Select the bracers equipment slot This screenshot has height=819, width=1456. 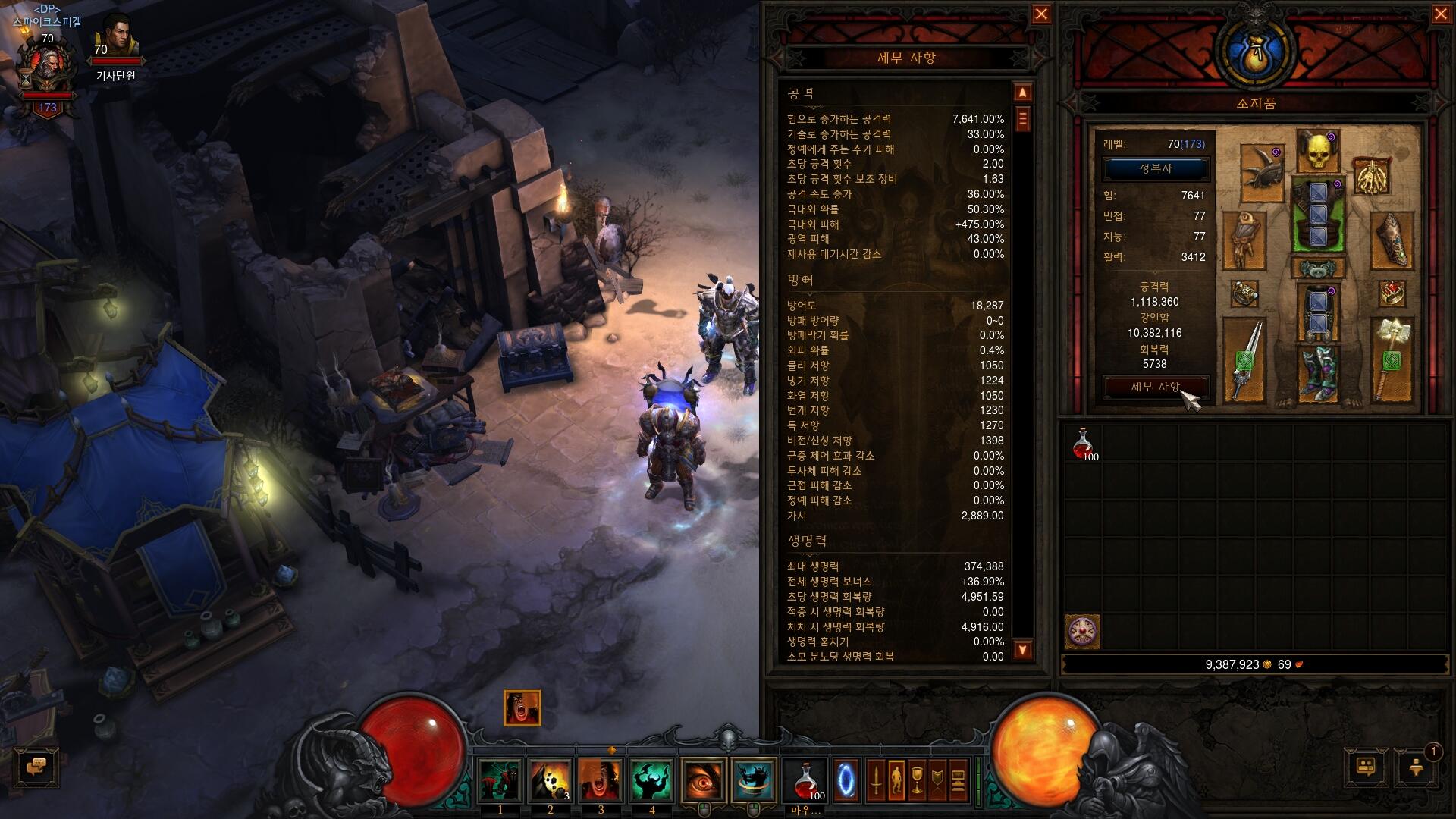[1392, 240]
